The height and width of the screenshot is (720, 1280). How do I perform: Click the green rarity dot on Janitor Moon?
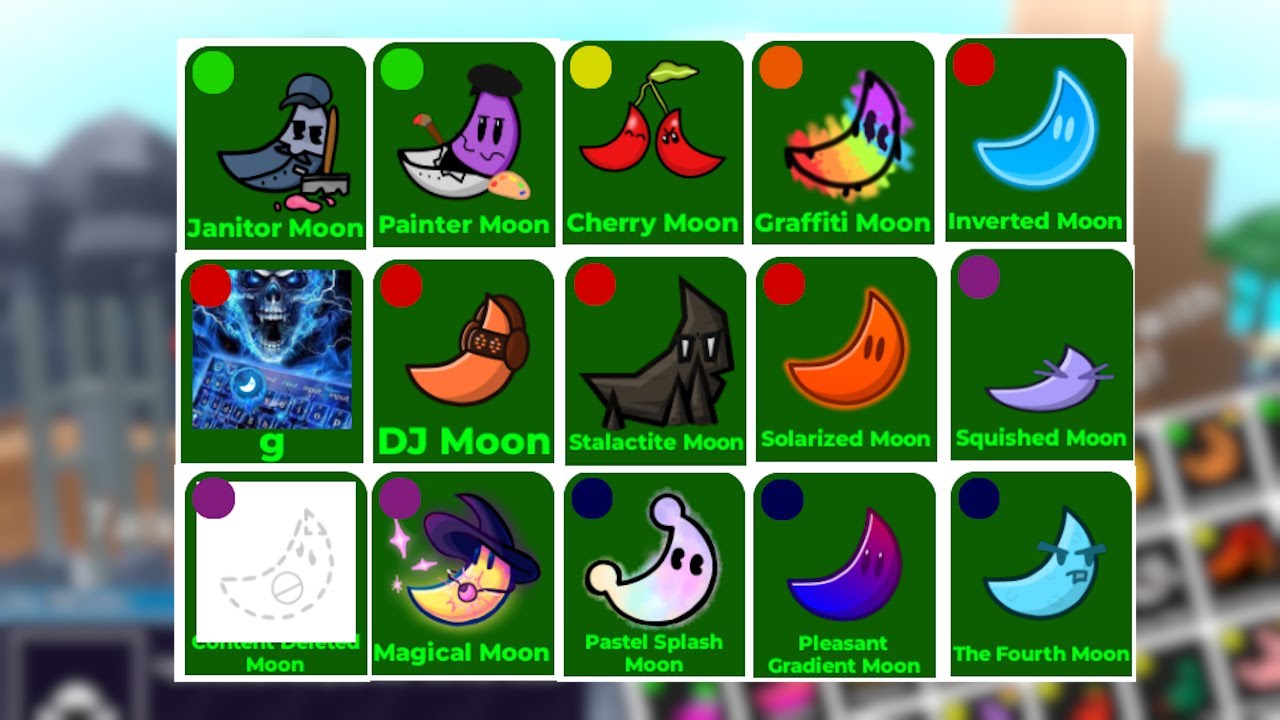click(x=212, y=73)
